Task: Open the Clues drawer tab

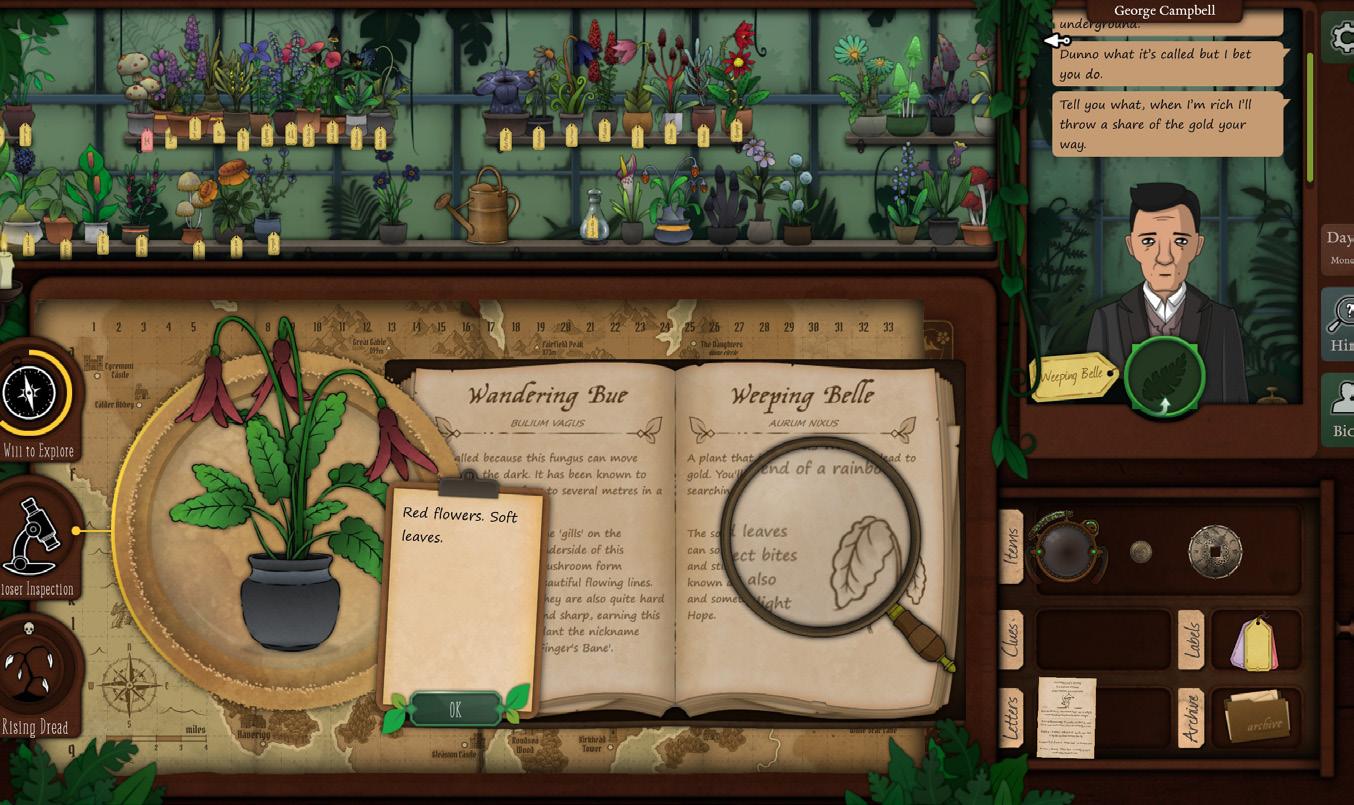Action: coord(1011,639)
